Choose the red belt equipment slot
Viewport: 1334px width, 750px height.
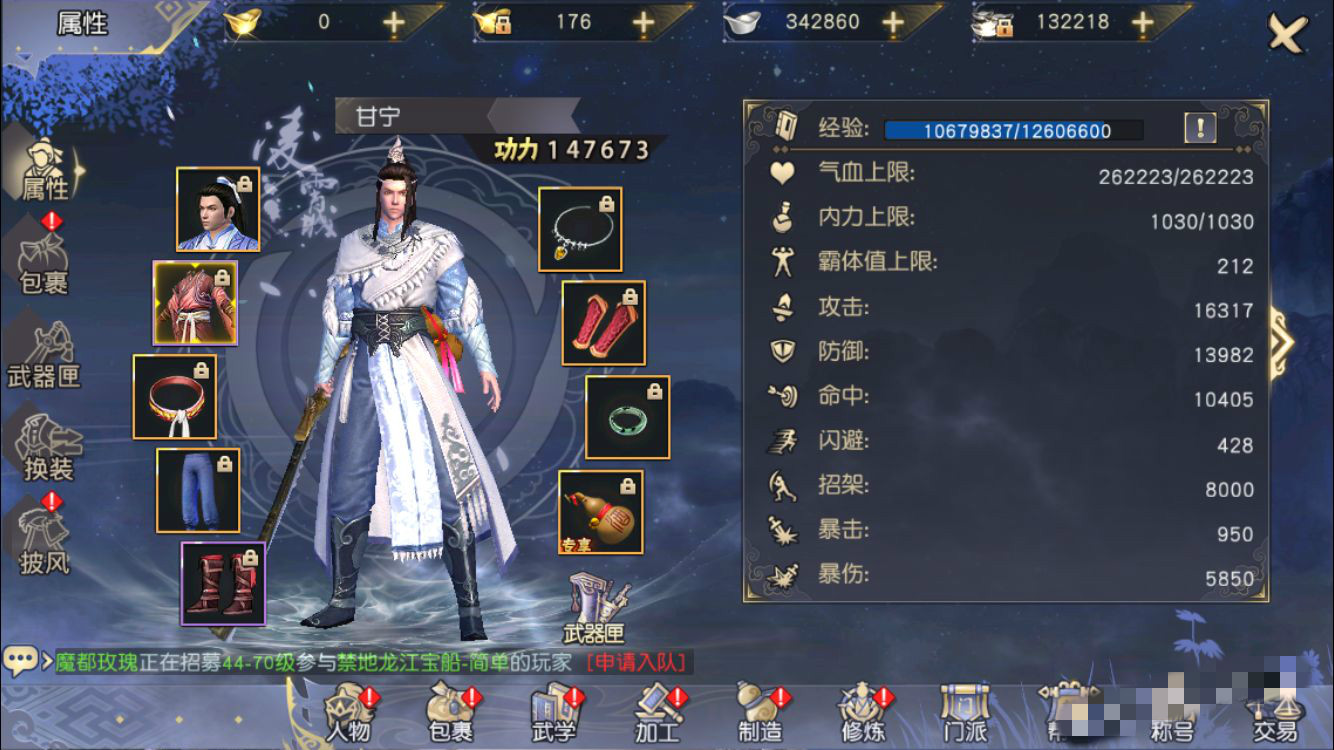coord(175,397)
